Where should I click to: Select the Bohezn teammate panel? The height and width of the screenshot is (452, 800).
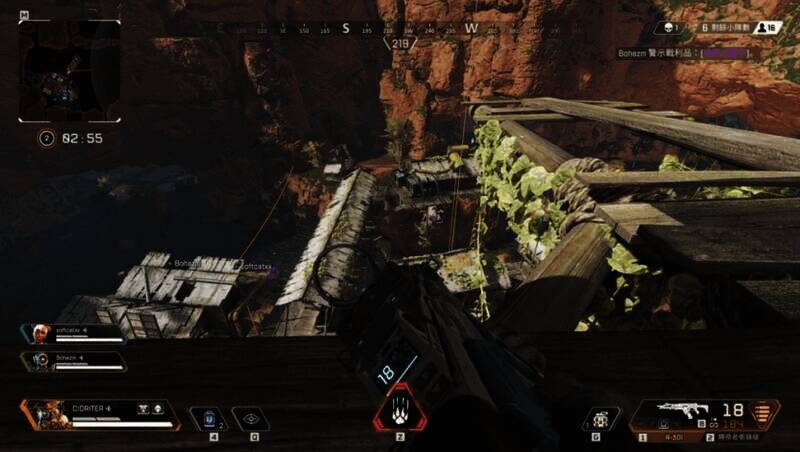tap(73, 360)
